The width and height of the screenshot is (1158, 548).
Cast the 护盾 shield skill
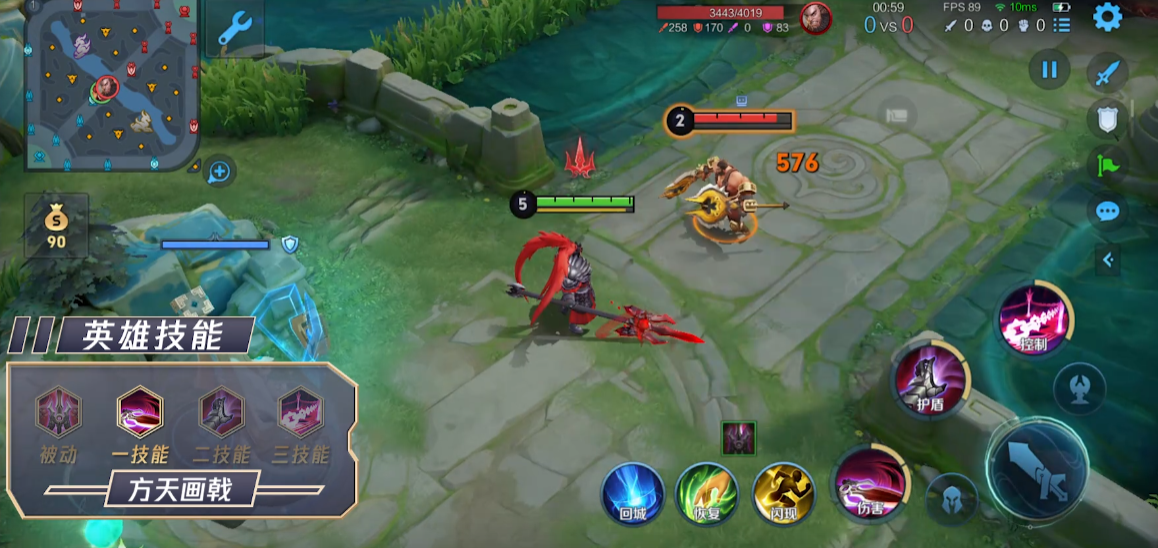coord(930,379)
